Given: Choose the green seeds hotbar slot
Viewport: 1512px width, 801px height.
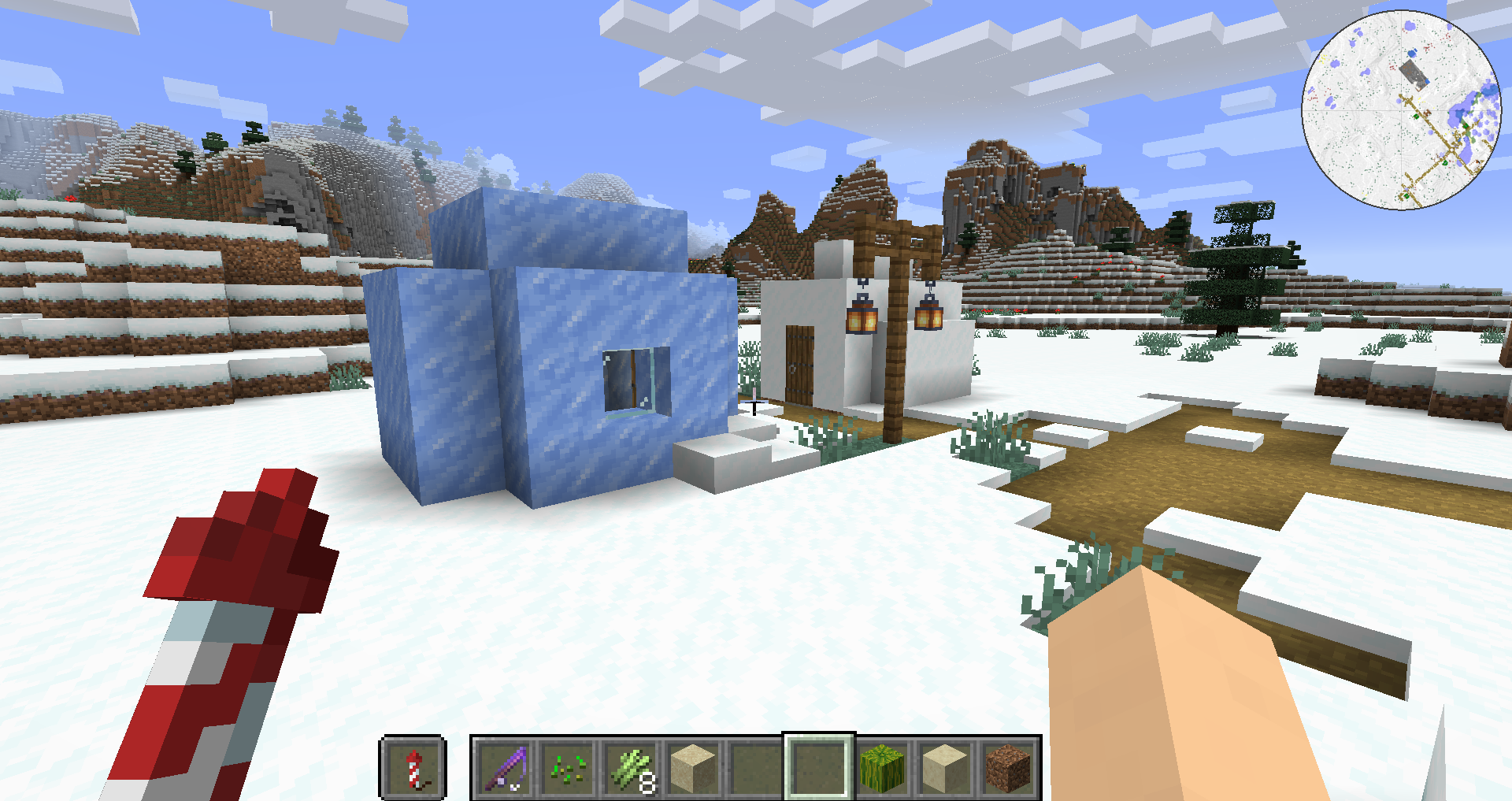Looking at the screenshot, I should (x=568, y=768).
